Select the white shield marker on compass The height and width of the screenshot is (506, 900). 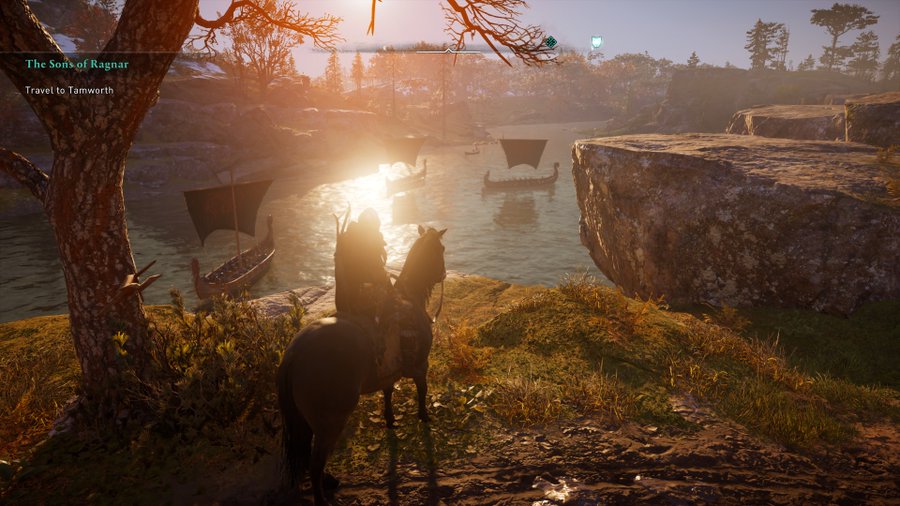[x=597, y=43]
